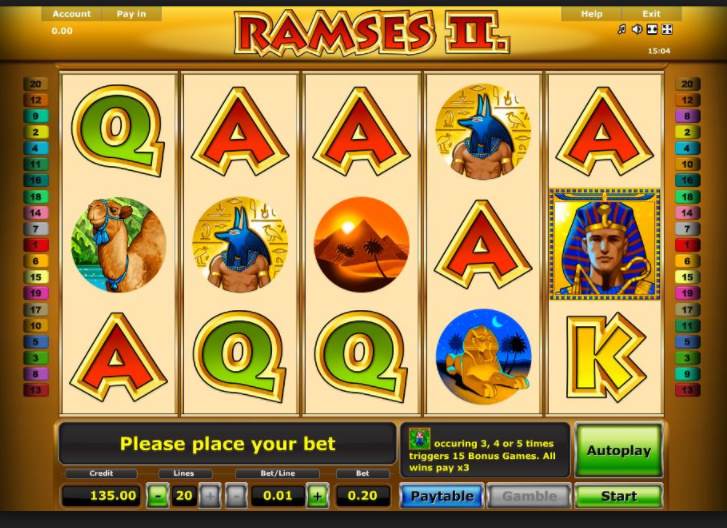Toggle the speaker sound icon

pos(637,30)
